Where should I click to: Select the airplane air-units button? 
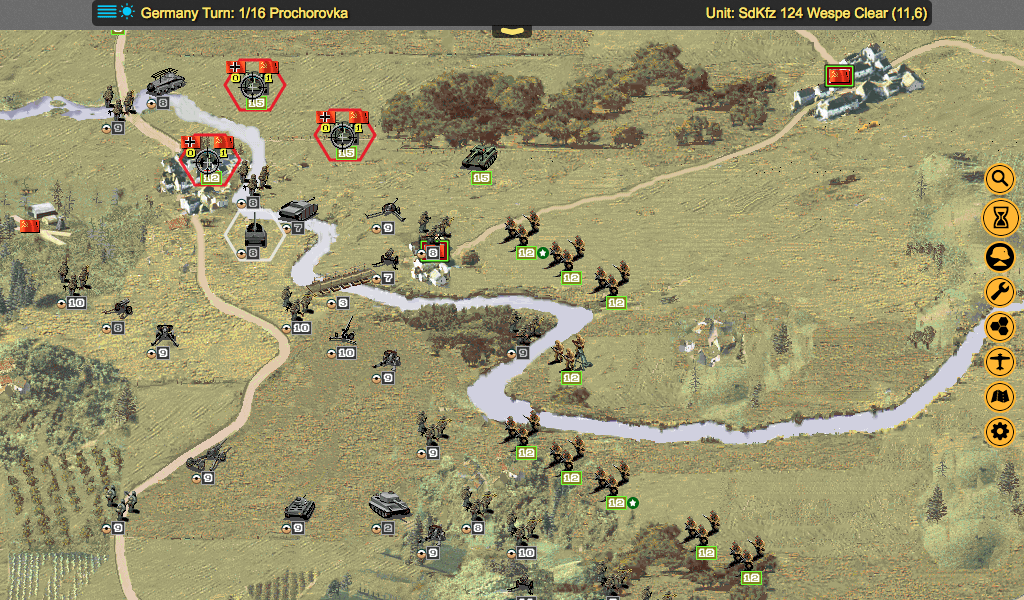click(x=999, y=362)
